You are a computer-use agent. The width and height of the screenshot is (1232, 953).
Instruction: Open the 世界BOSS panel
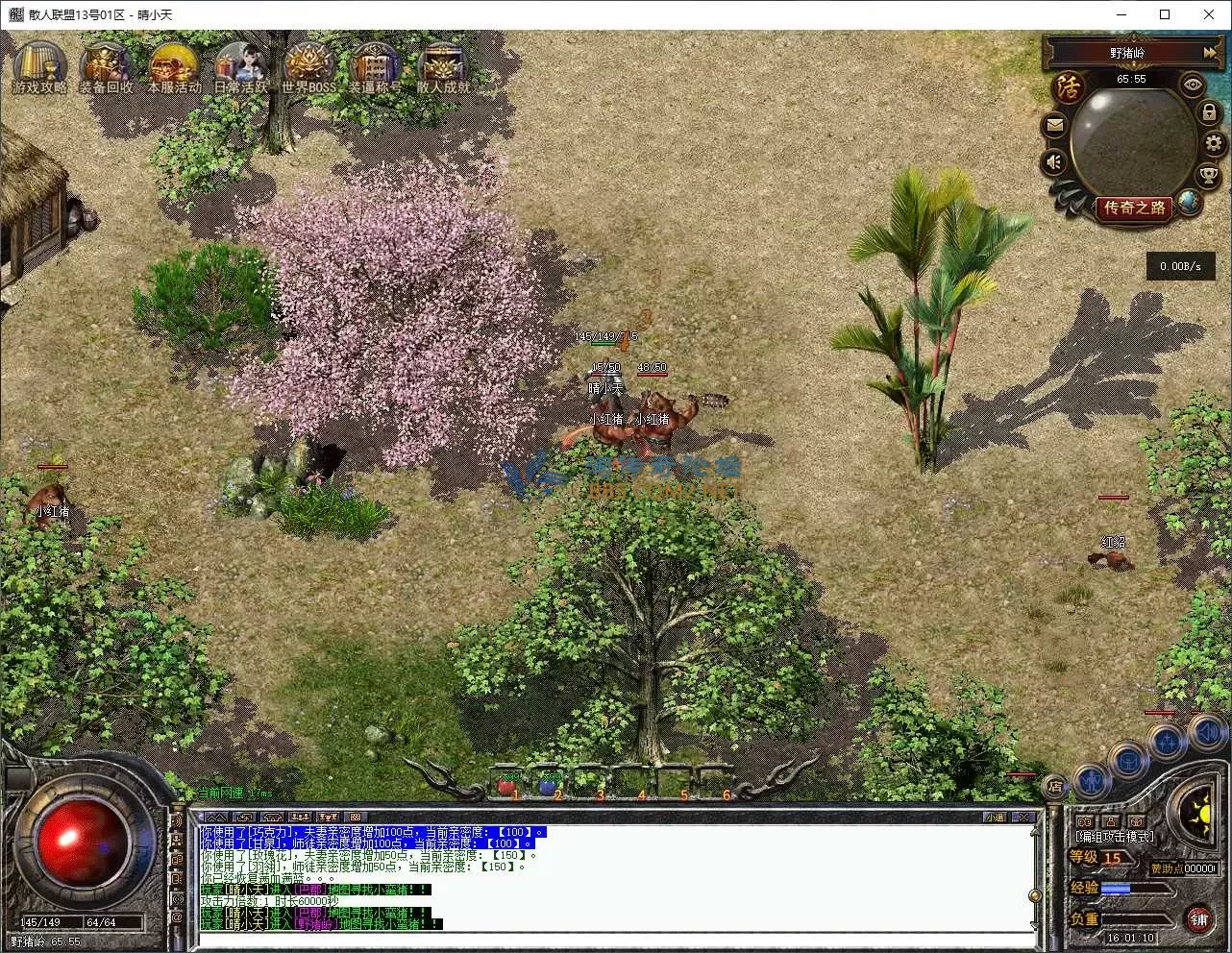(x=308, y=66)
